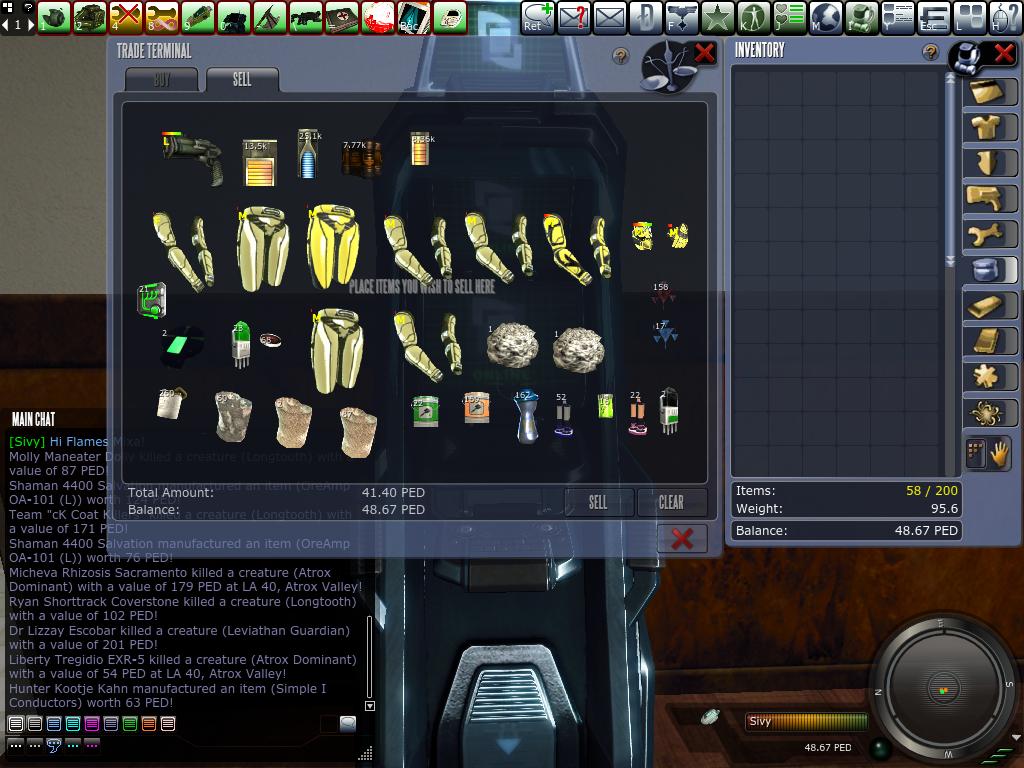This screenshot has height=768, width=1024.
Task: Open the tools wrench inventory category
Action: click(989, 234)
